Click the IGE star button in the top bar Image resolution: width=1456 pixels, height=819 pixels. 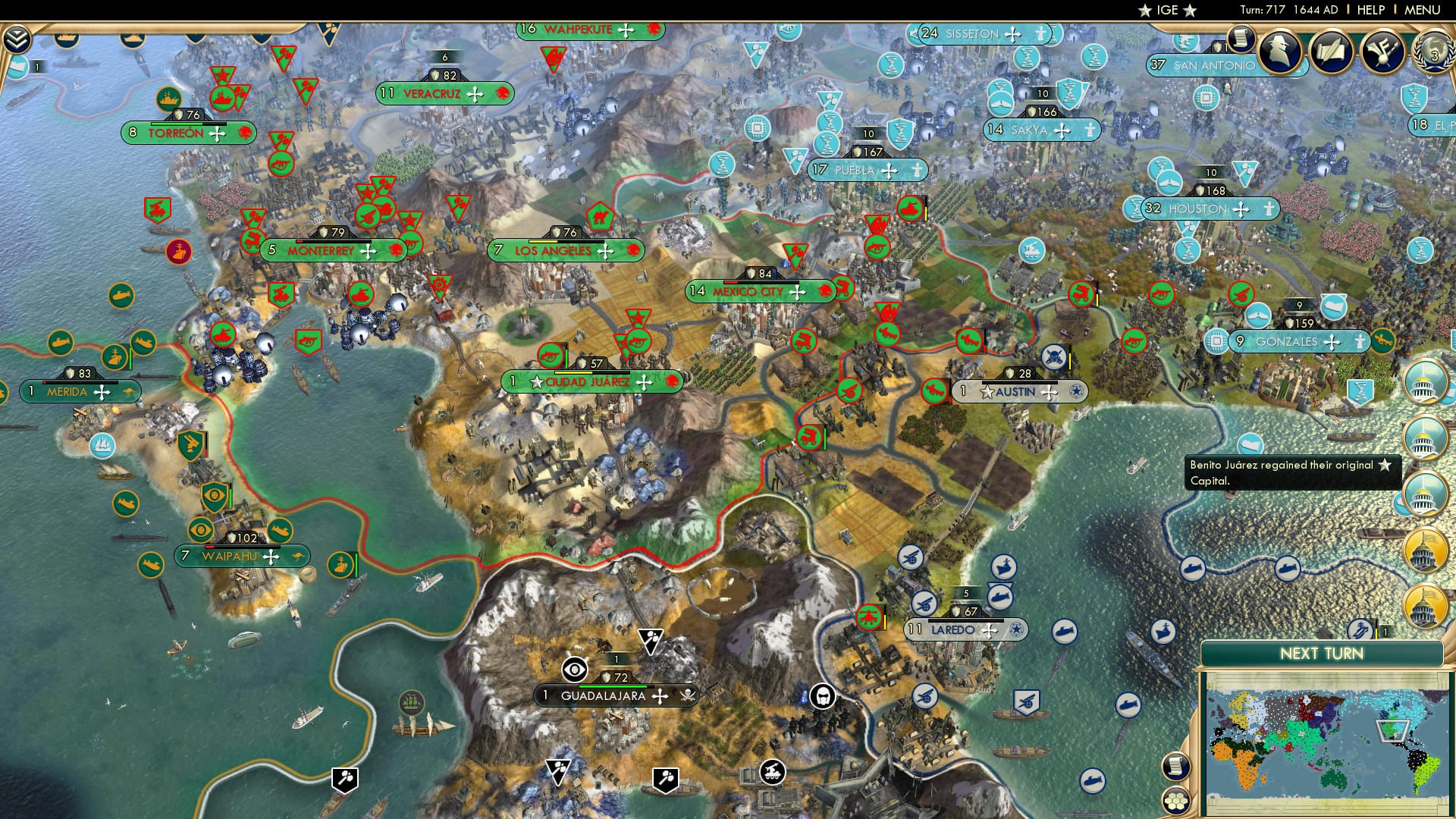(1169, 11)
